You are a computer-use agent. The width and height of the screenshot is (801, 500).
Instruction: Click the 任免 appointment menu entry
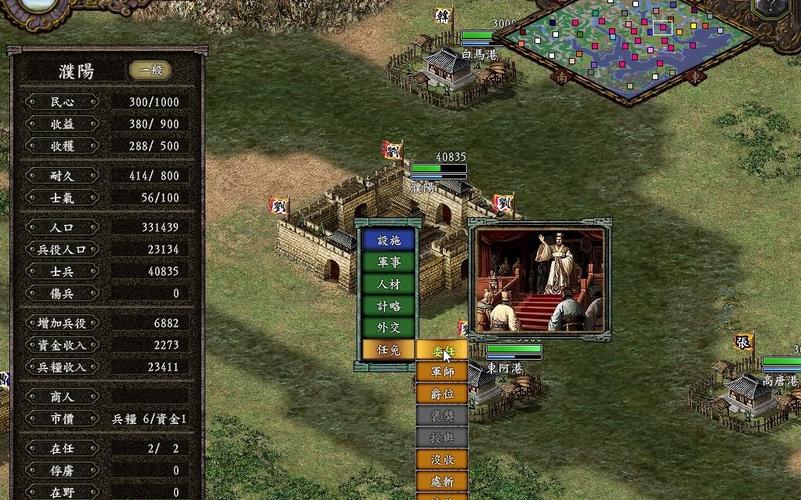click(x=388, y=350)
